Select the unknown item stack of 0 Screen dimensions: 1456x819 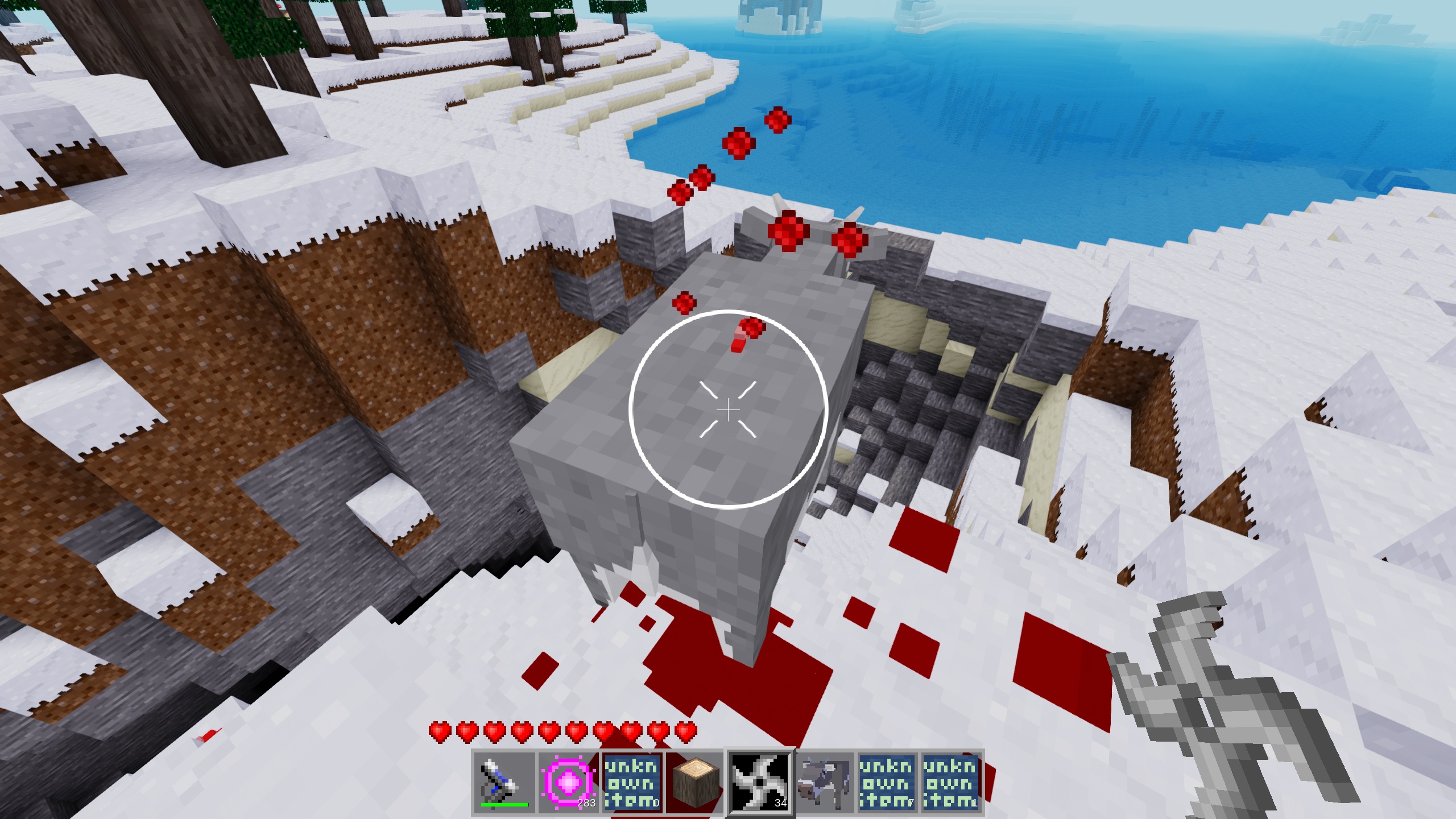[x=632, y=783]
